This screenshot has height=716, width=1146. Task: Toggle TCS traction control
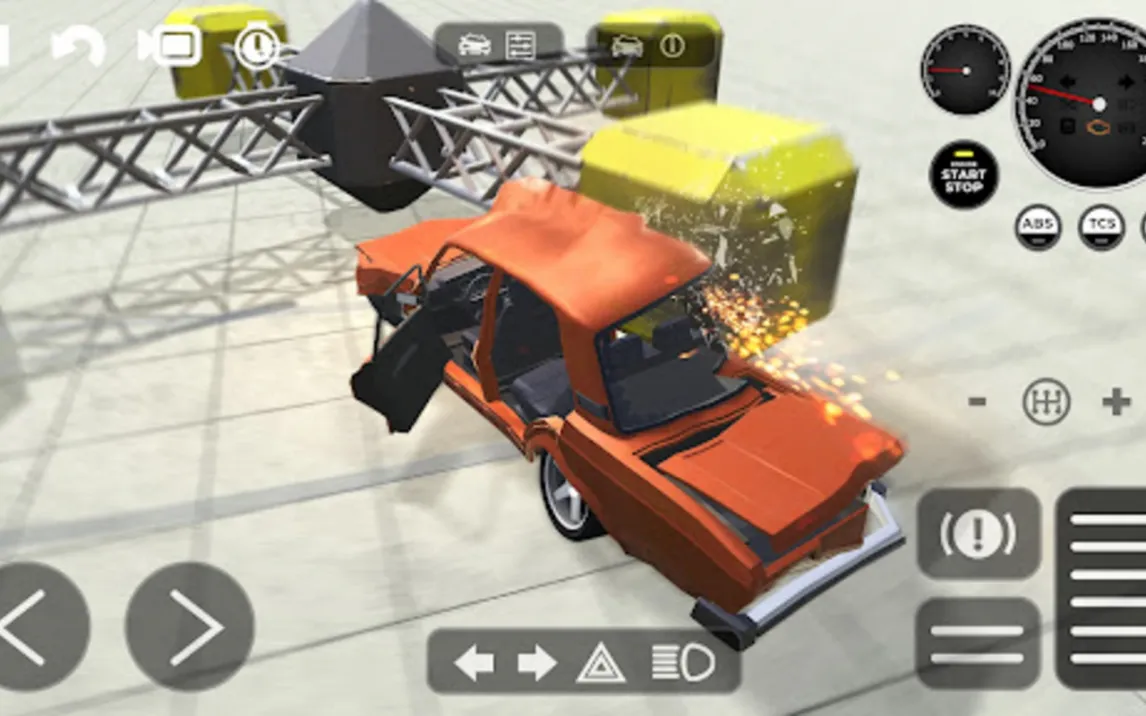pyautogui.click(x=1101, y=227)
